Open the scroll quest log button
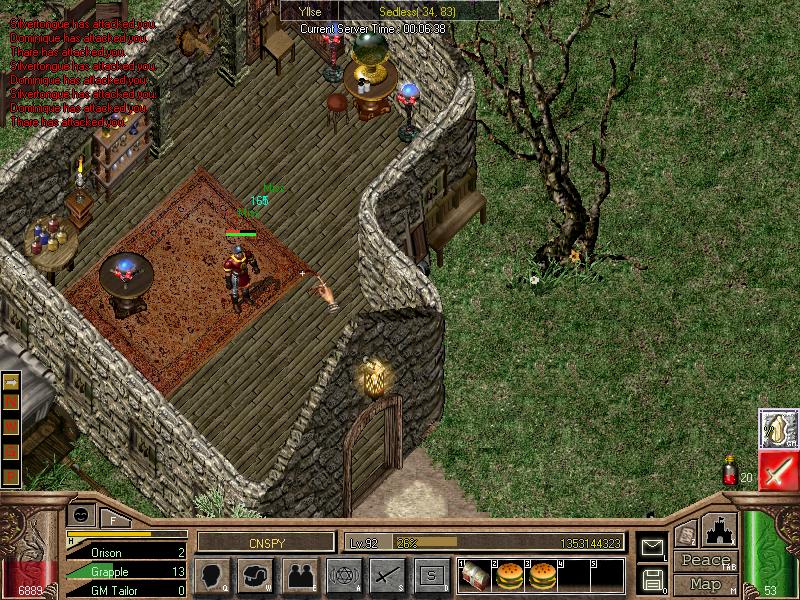Screen dimensions: 800x600 pos(686,535)
